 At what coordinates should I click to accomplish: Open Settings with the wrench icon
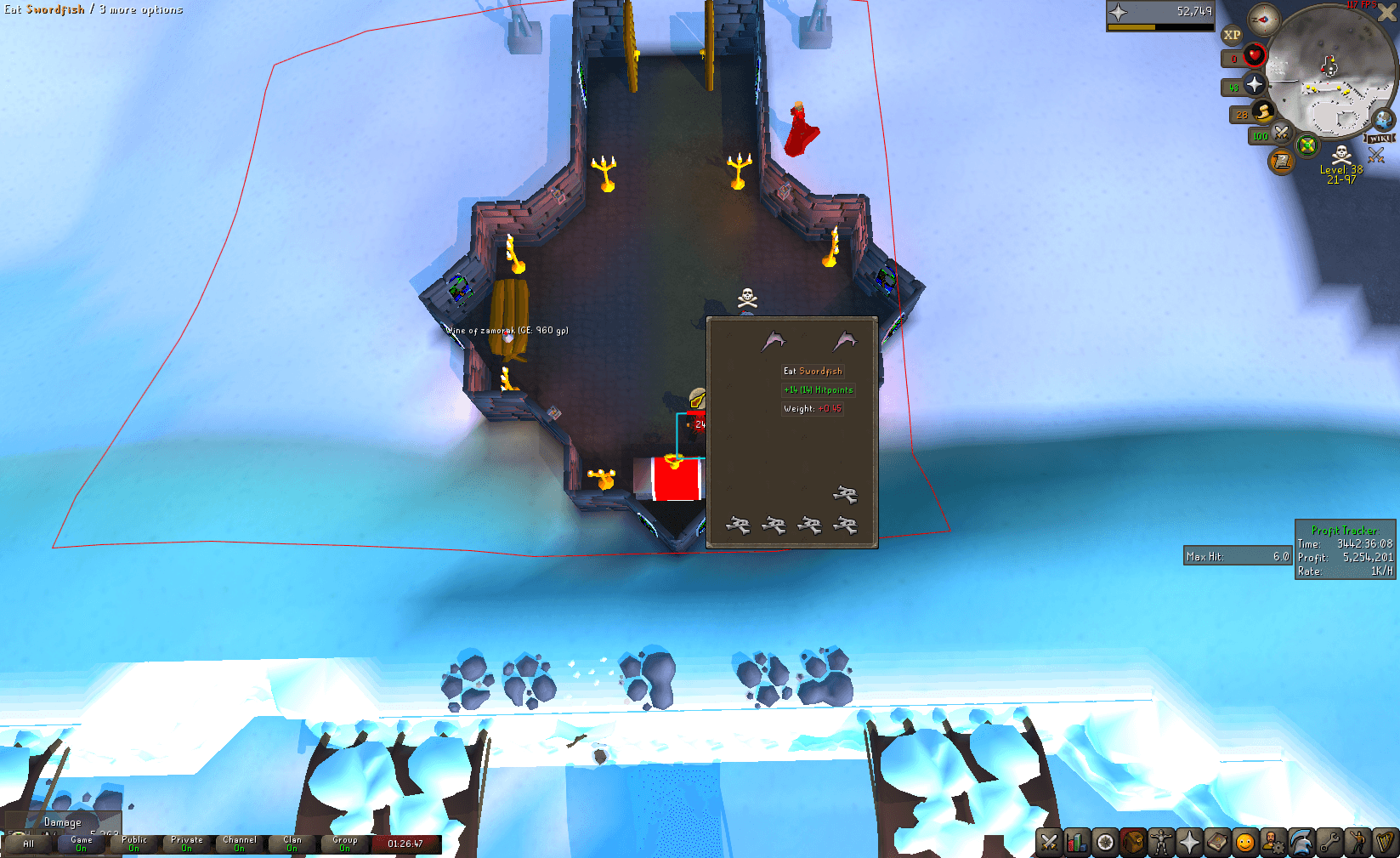tap(1329, 843)
